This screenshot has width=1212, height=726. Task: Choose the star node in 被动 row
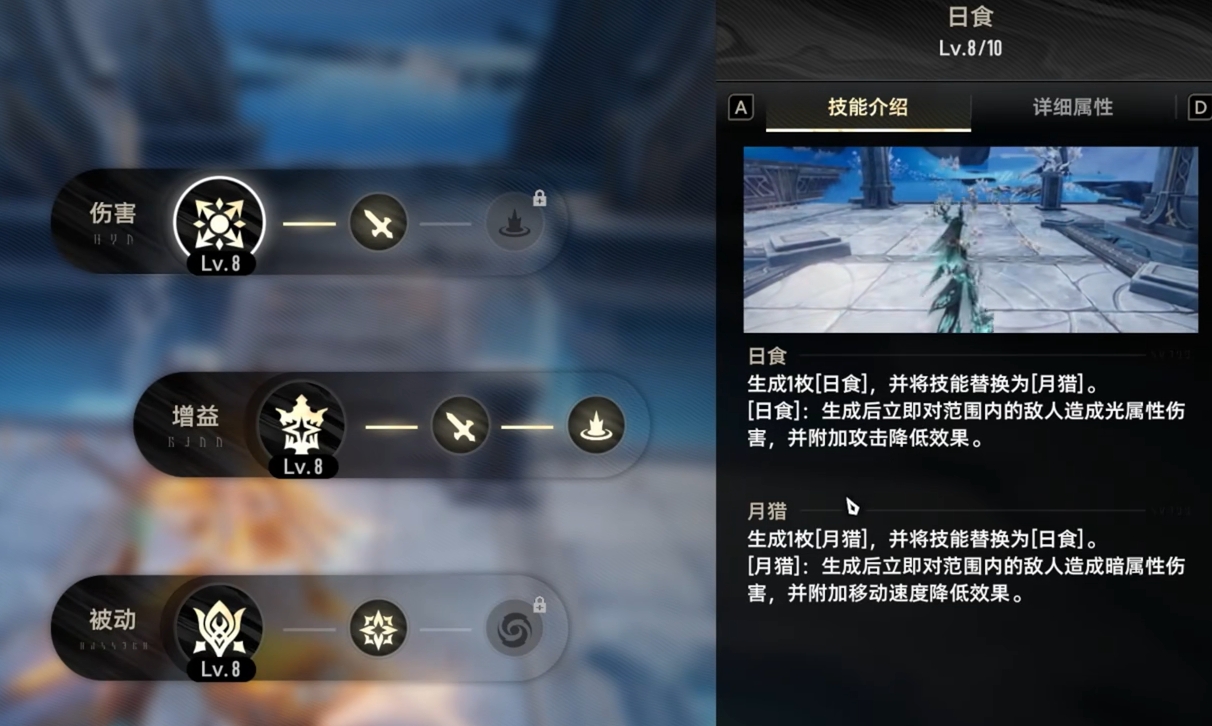(378, 629)
